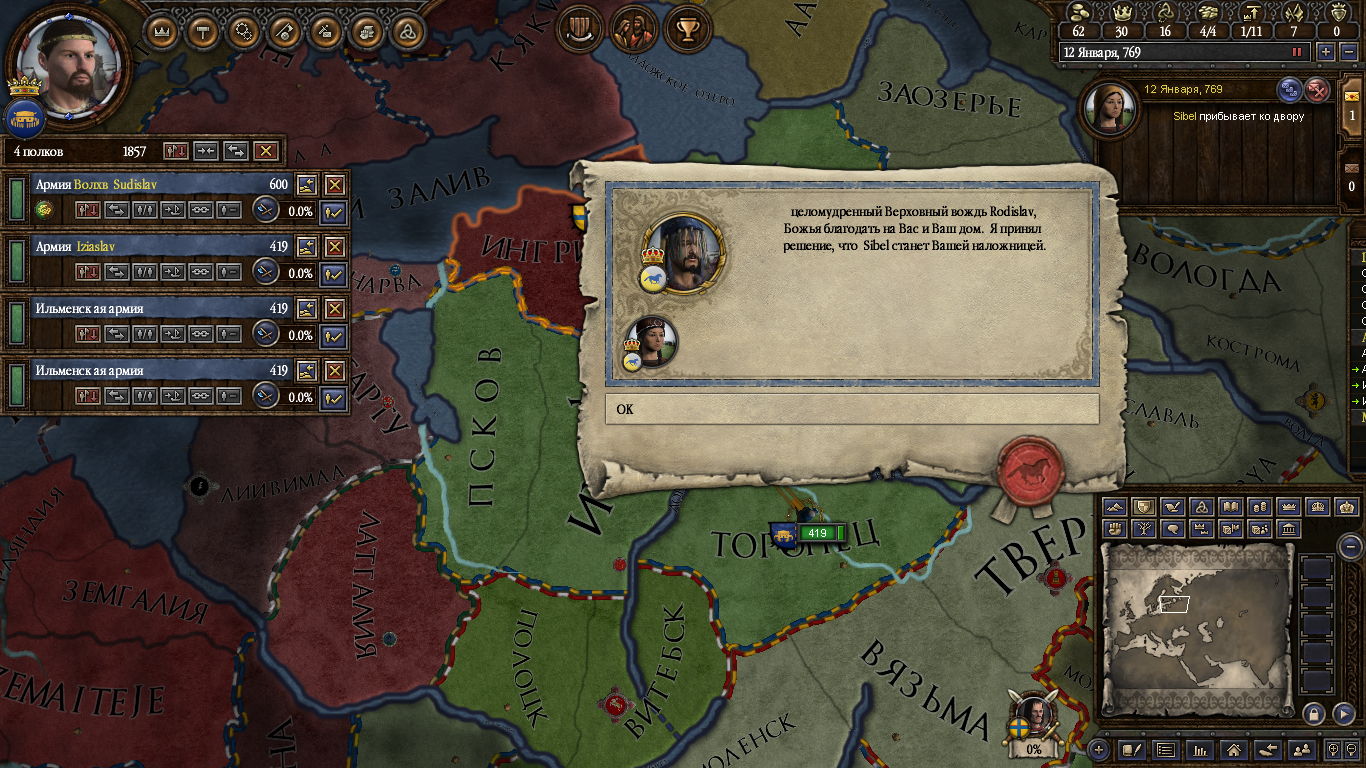Open the ruler portrait in the top-left
This screenshot has width=1366, height=768.
click(68, 61)
